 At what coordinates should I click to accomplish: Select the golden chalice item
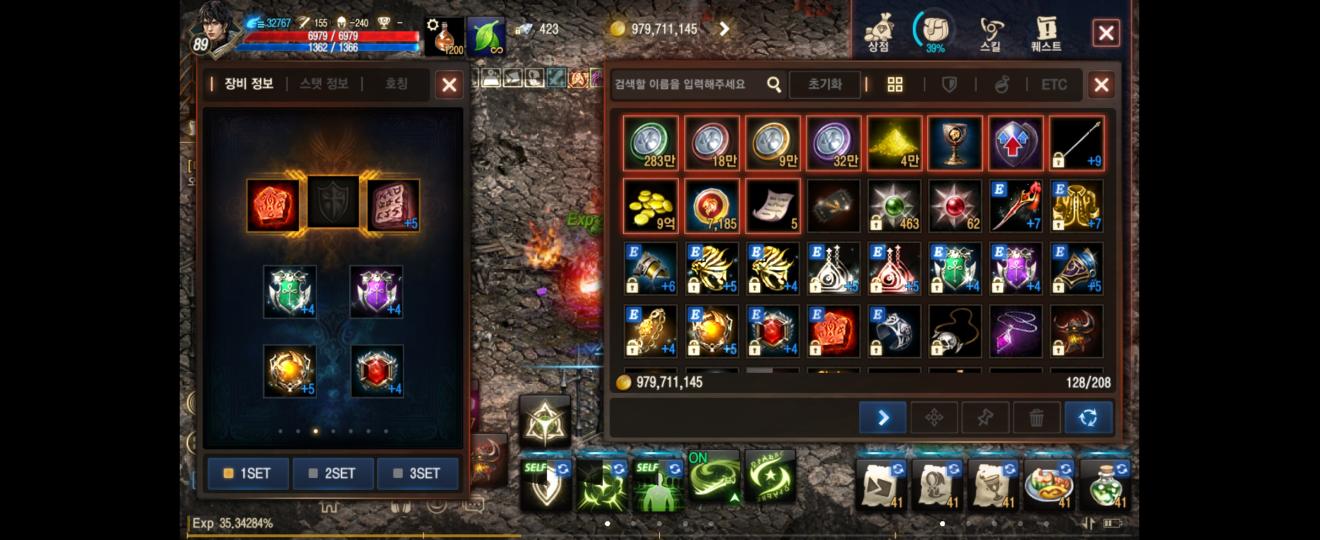[x=955, y=143]
